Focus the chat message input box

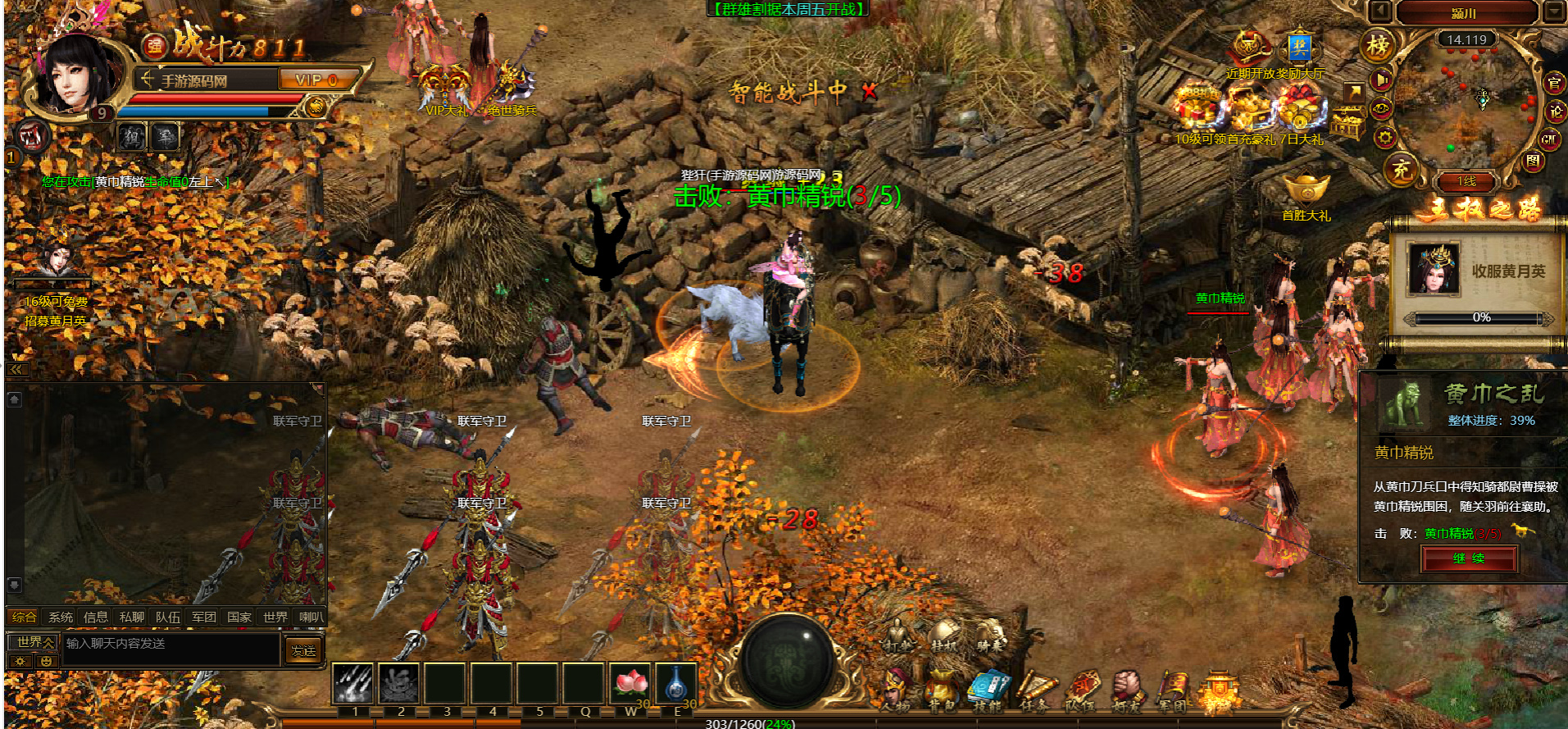click(x=170, y=645)
